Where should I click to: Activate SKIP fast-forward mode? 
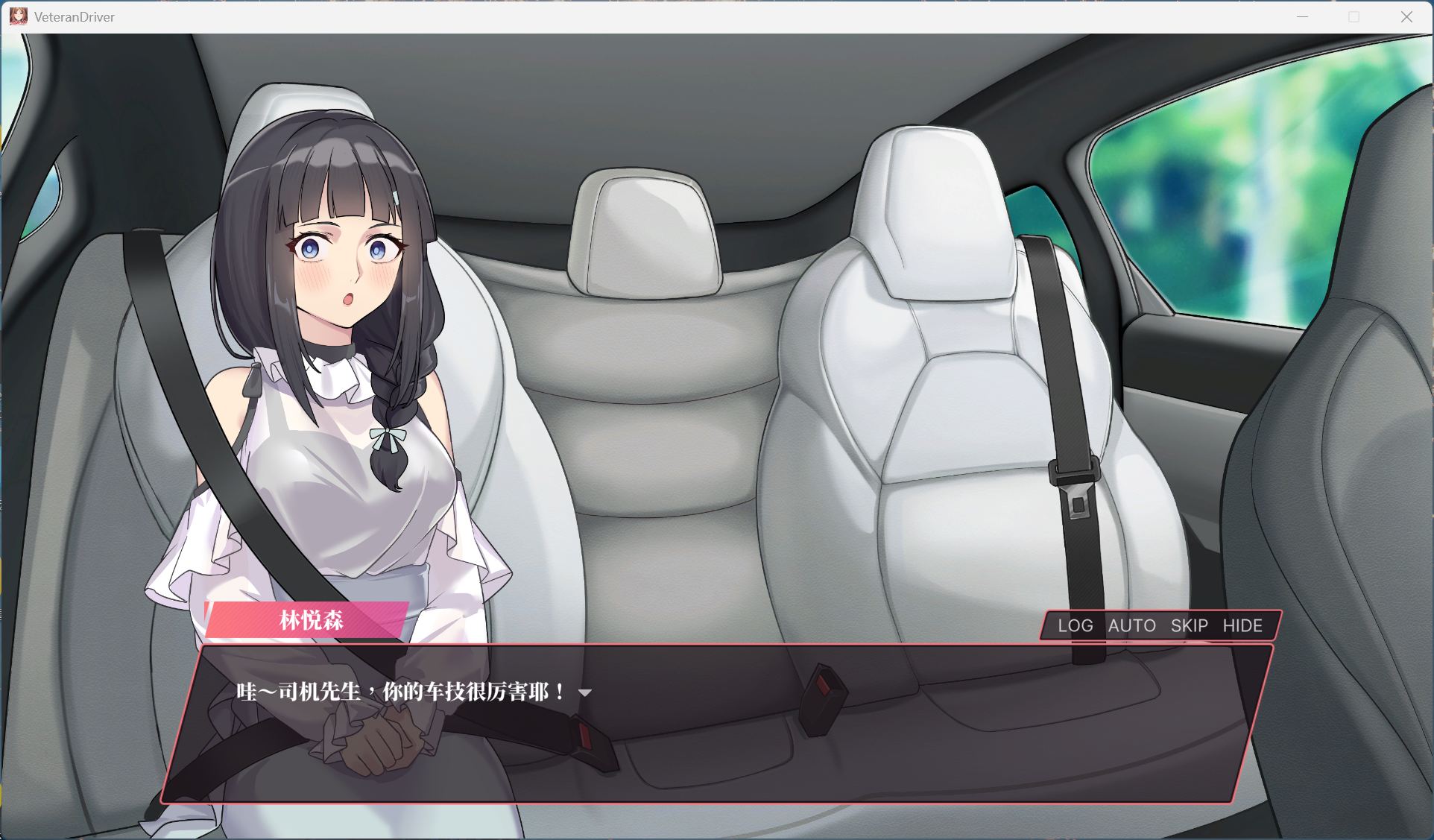(x=1188, y=626)
